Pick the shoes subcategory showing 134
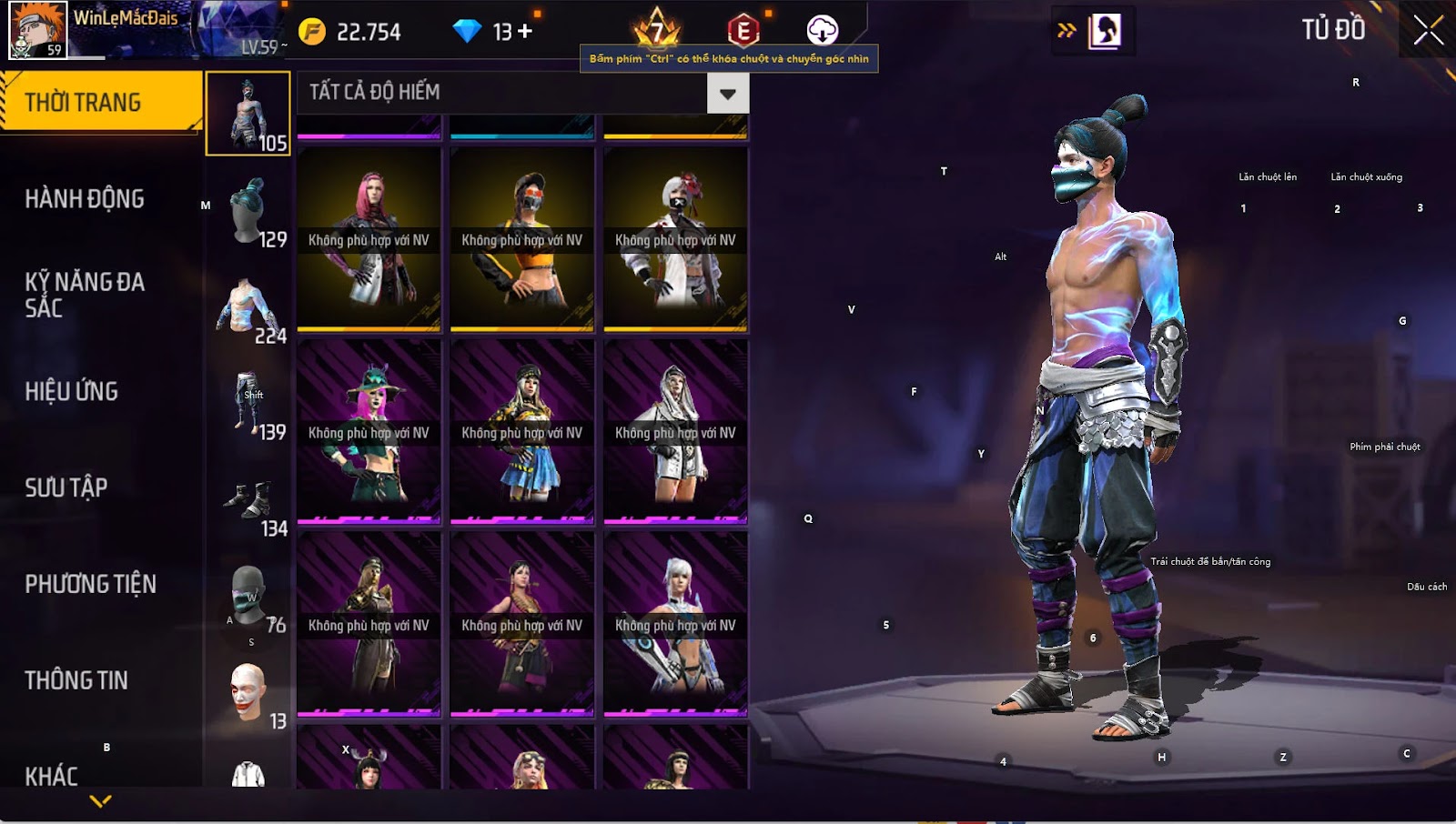Image resolution: width=1456 pixels, height=824 pixels. pos(248,502)
